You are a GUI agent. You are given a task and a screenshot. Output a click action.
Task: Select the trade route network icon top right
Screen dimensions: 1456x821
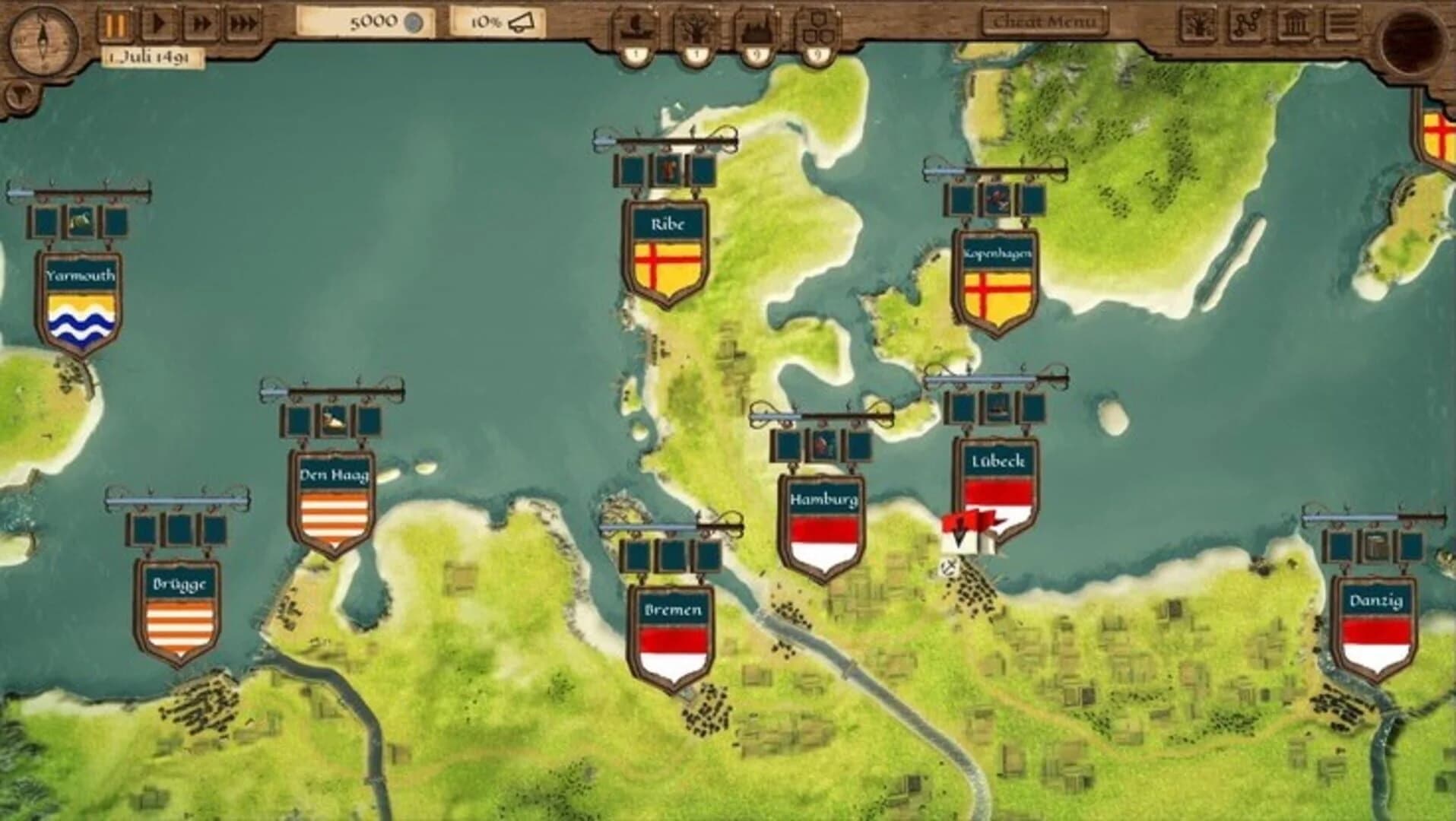pos(1245,21)
